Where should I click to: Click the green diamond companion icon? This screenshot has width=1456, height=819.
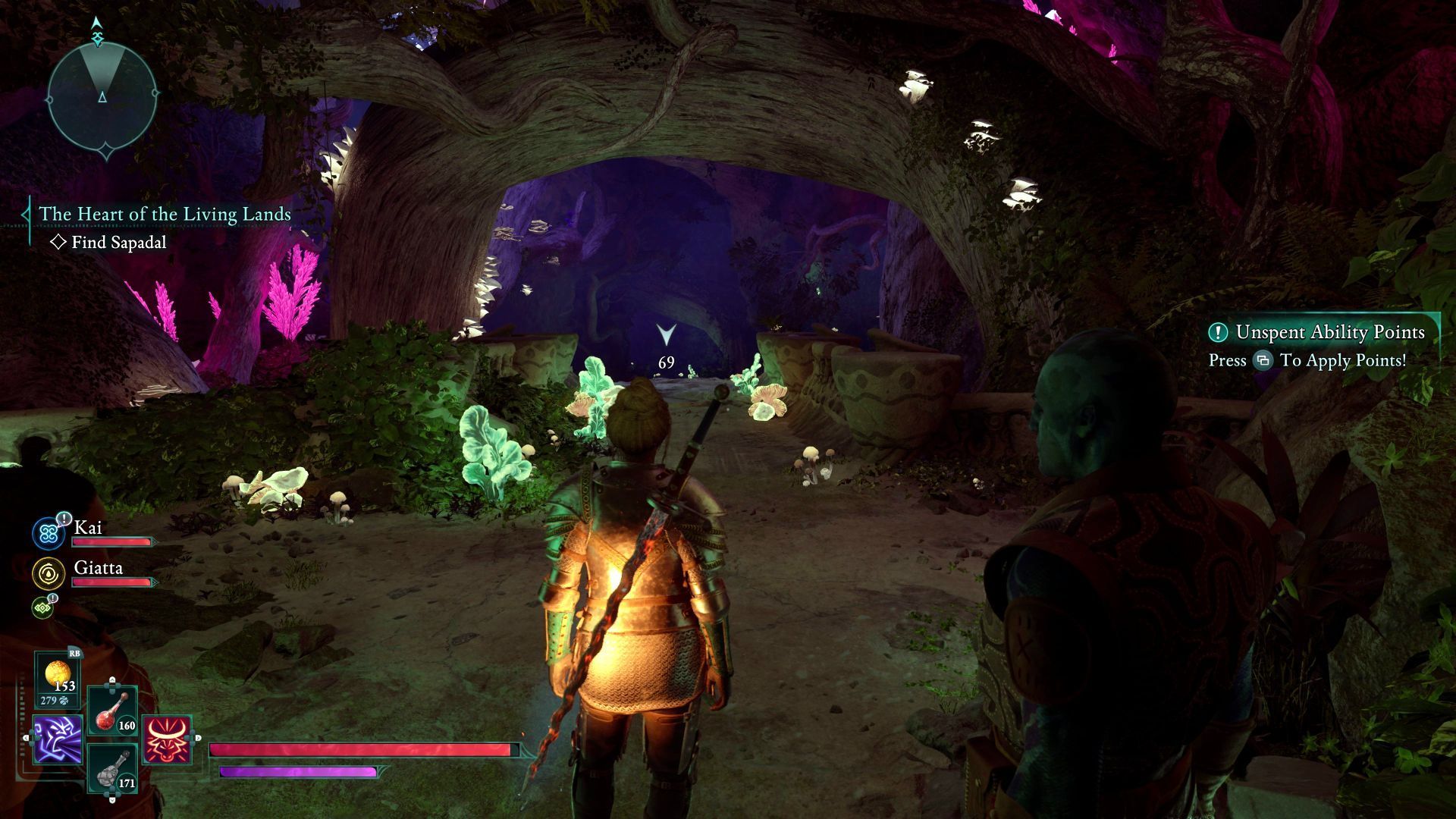click(x=42, y=607)
